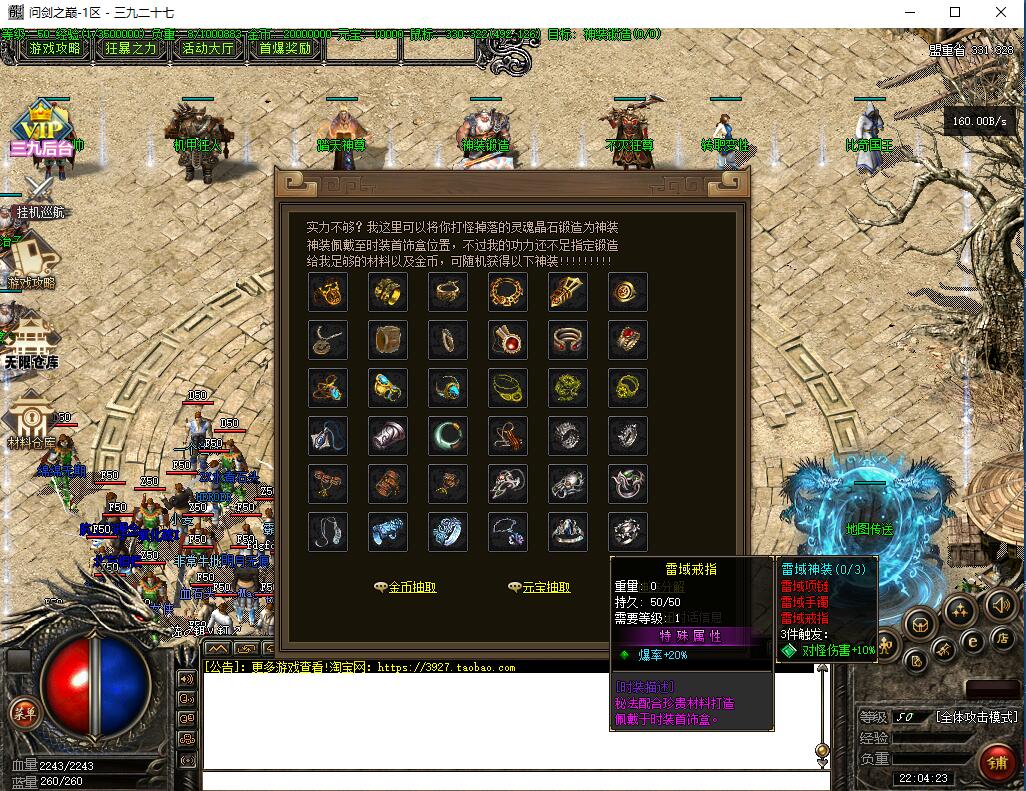Open the 活动大厅 activity hall

tap(208, 48)
